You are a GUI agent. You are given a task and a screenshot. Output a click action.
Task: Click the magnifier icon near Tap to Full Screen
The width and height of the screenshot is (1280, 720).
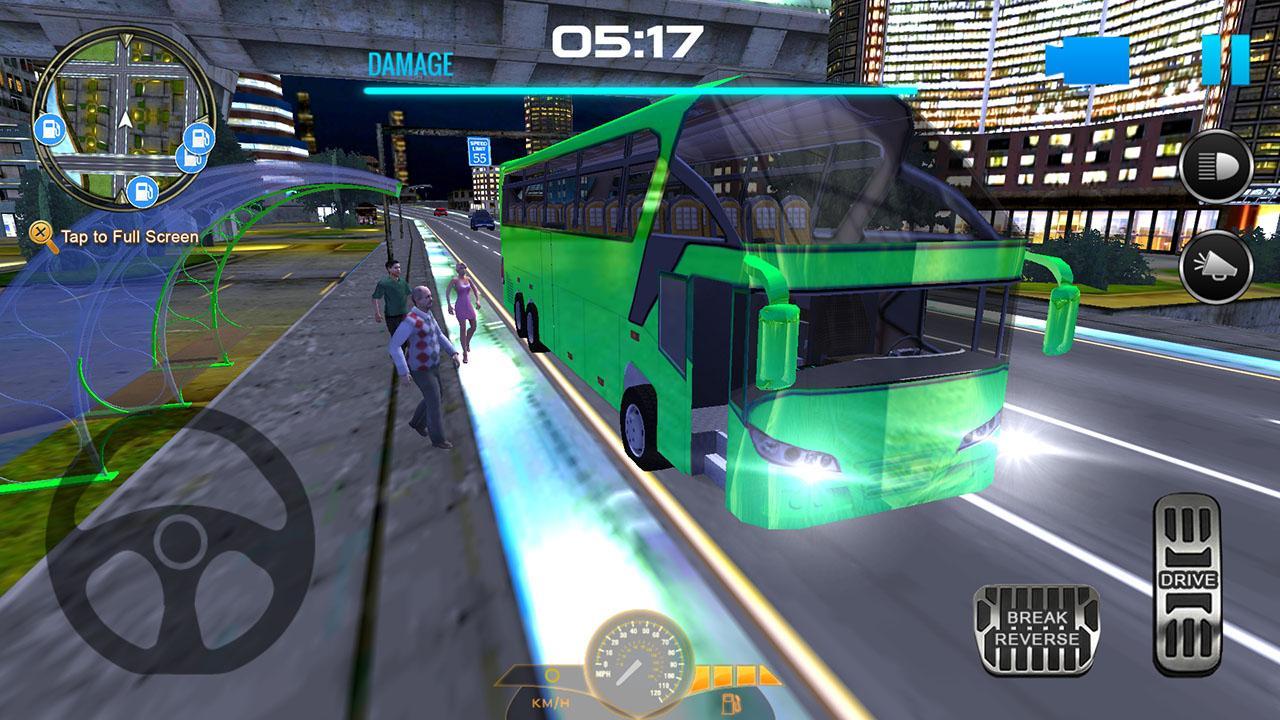(41, 231)
